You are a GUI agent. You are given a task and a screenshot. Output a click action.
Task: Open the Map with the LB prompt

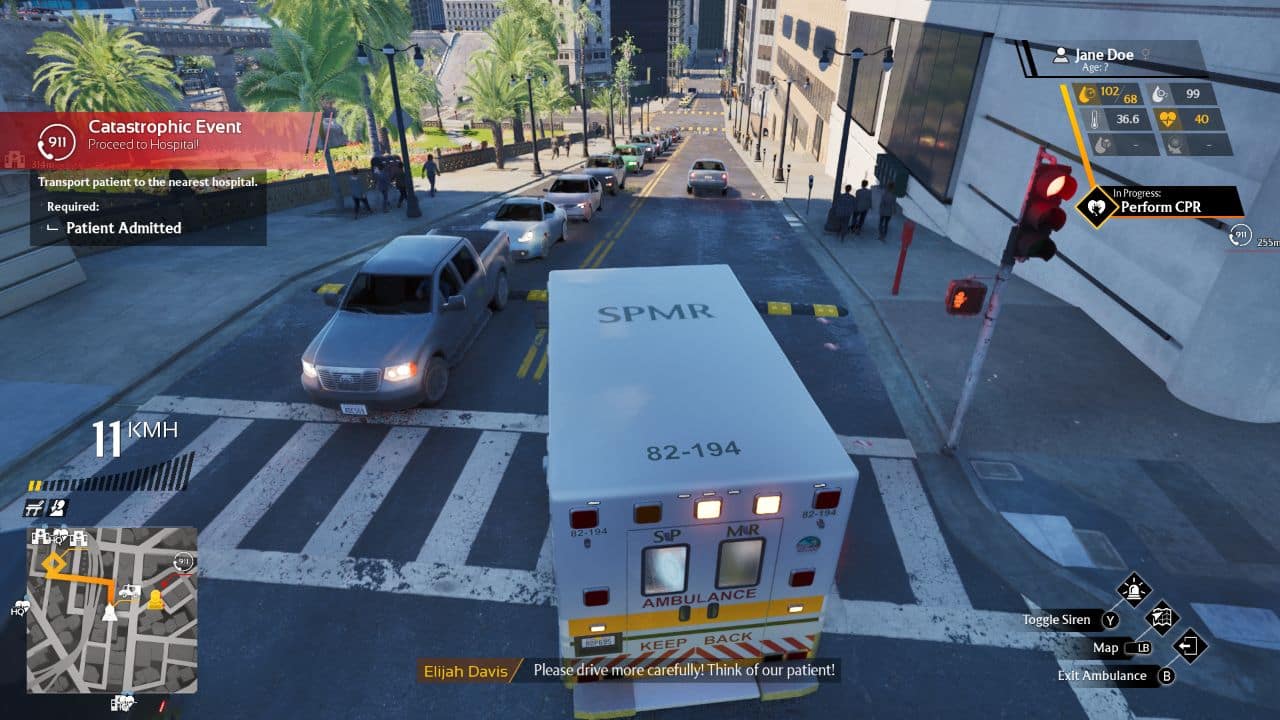[x=1139, y=648]
